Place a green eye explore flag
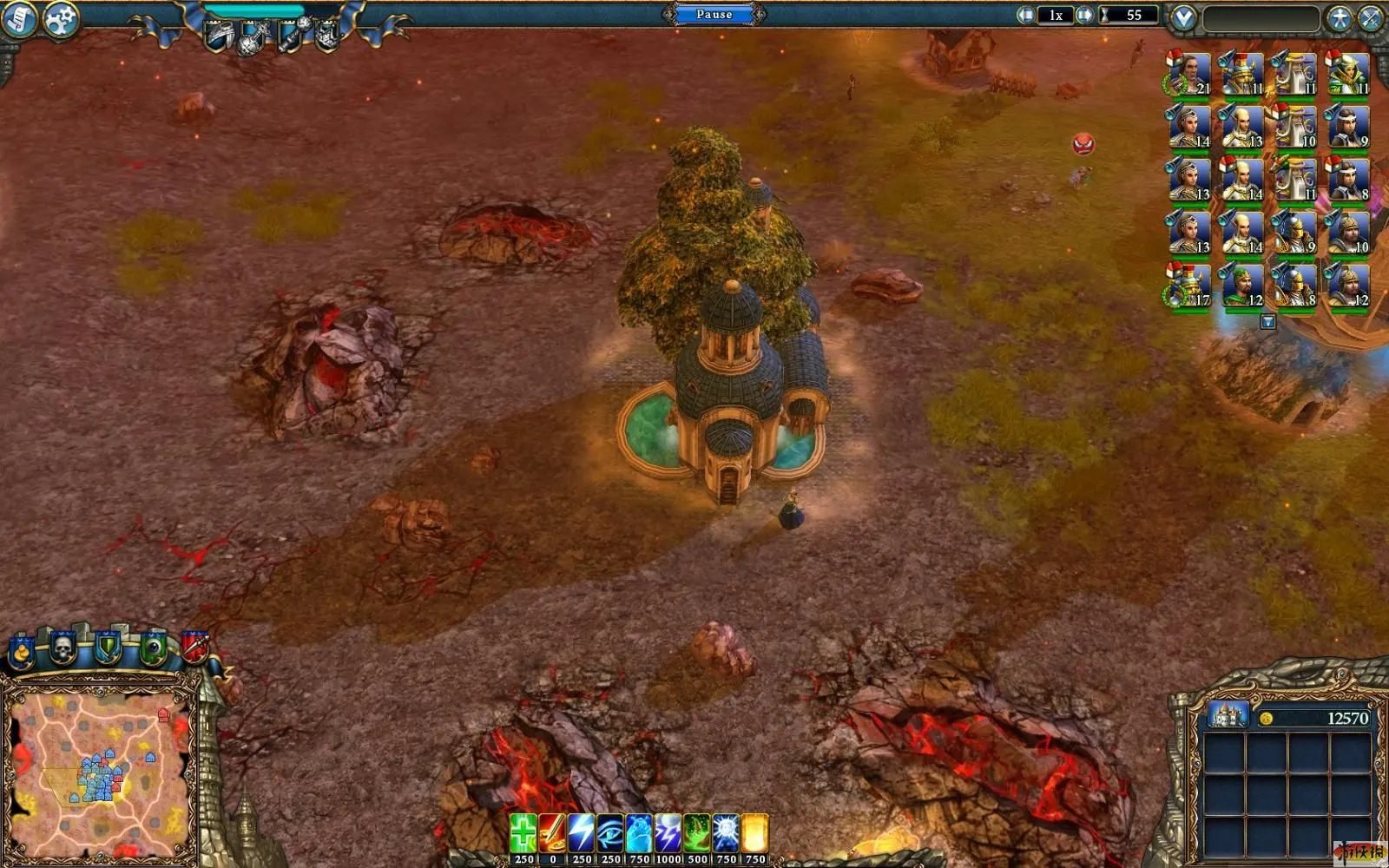This screenshot has width=1389, height=868. pos(152,648)
